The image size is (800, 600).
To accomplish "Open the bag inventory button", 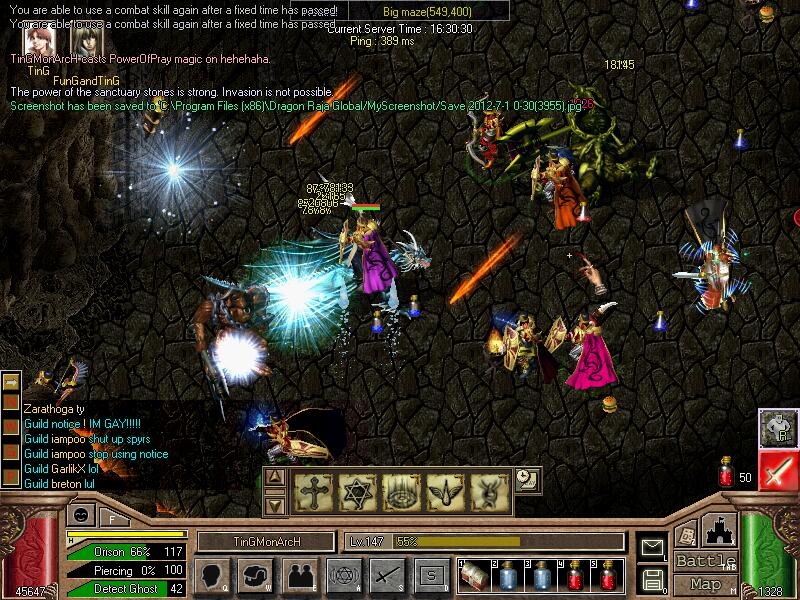I will [x=255, y=575].
